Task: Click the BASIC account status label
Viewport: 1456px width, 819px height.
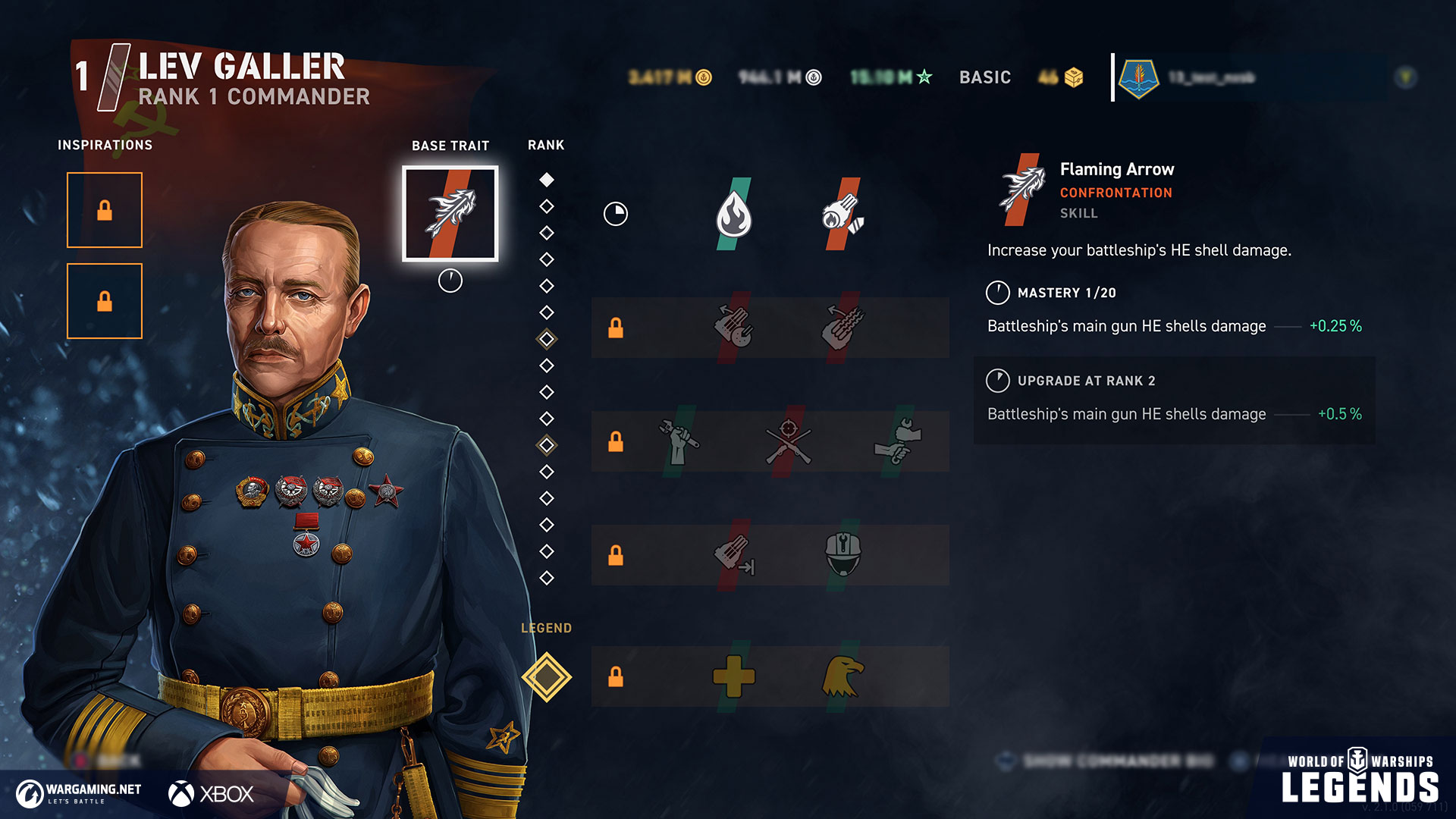Action: point(984,77)
